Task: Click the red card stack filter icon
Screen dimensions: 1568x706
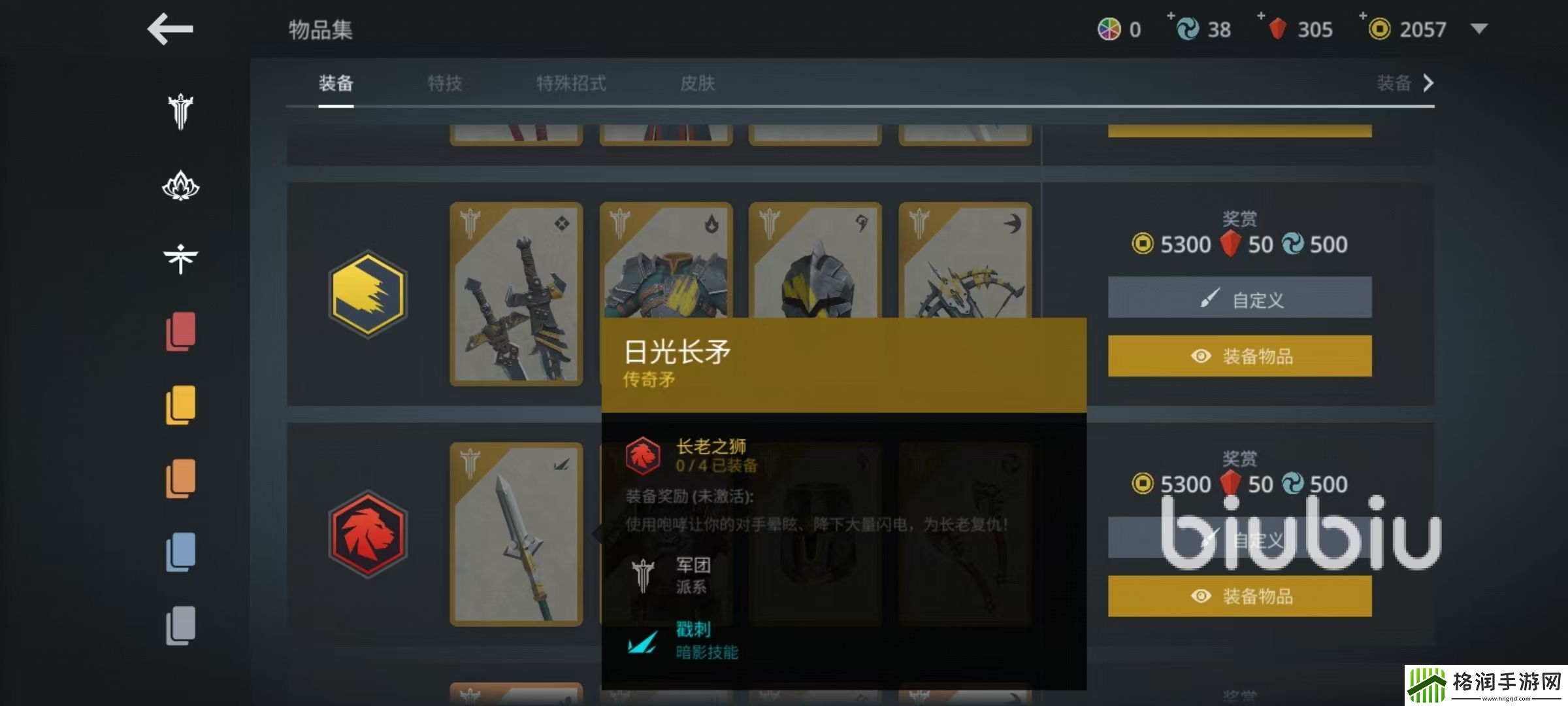Action: (x=182, y=333)
